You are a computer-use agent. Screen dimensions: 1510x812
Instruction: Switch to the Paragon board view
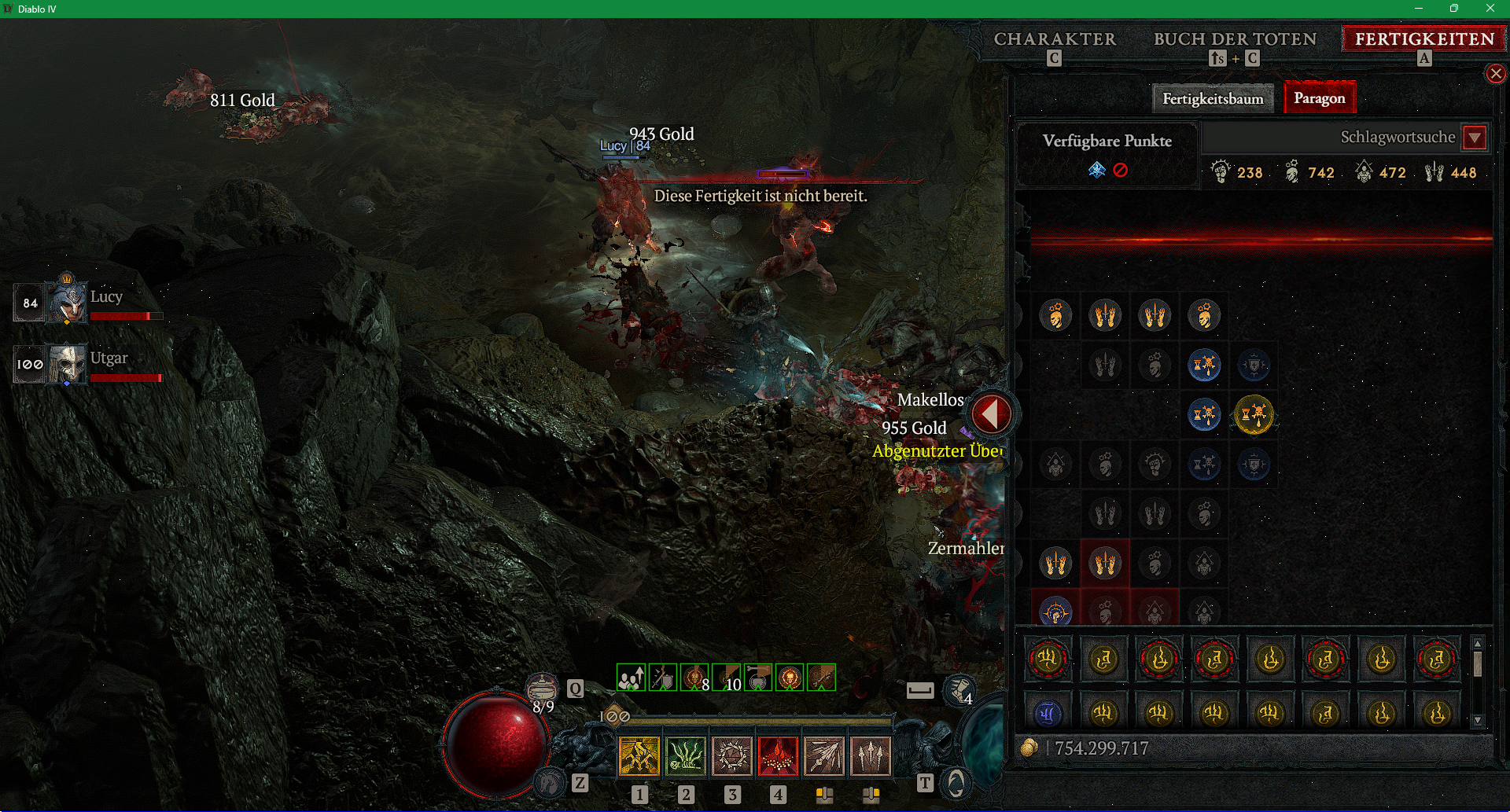(1319, 98)
